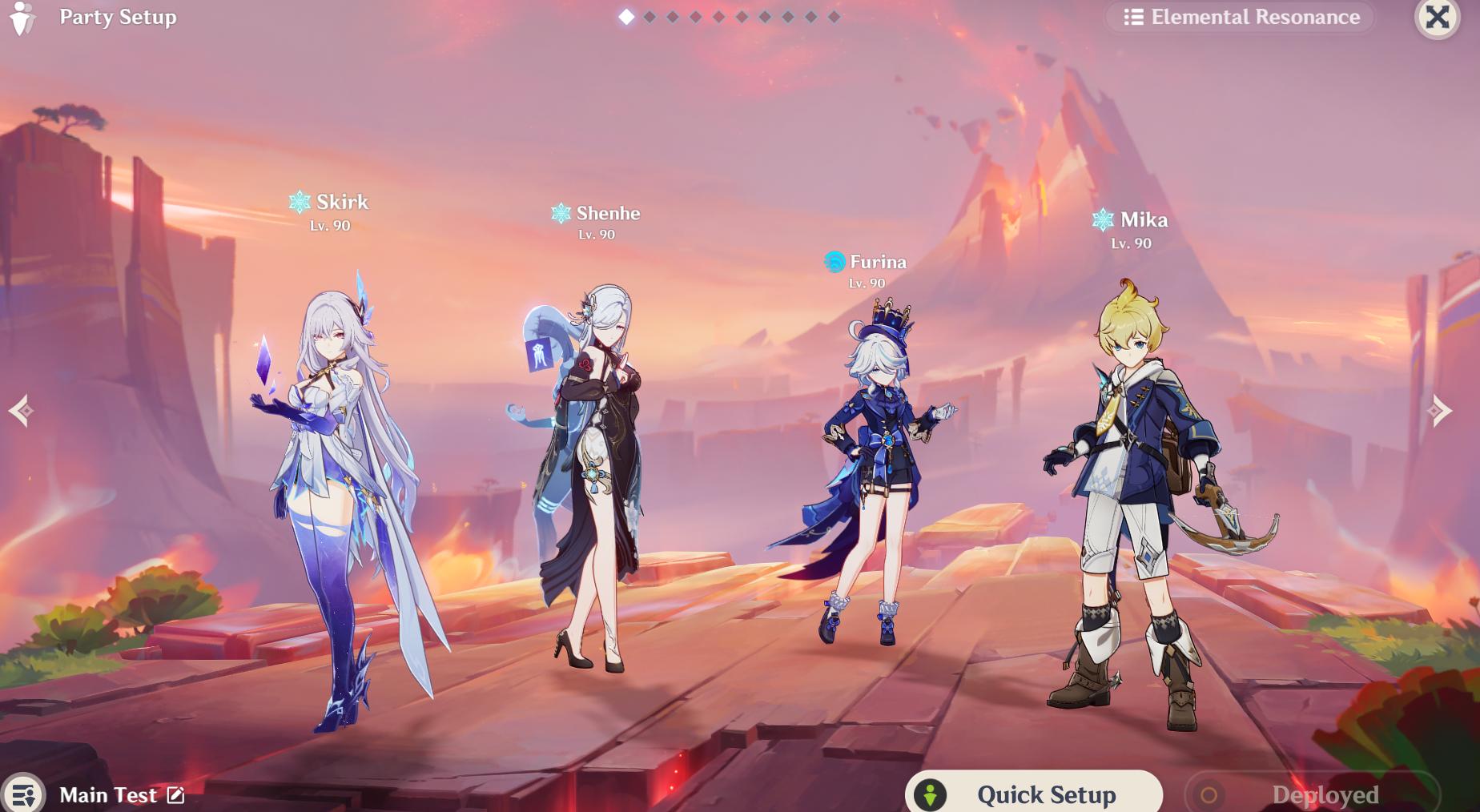1480x812 pixels.
Task: Close the Party Setup screen
Action: [1437, 17]
